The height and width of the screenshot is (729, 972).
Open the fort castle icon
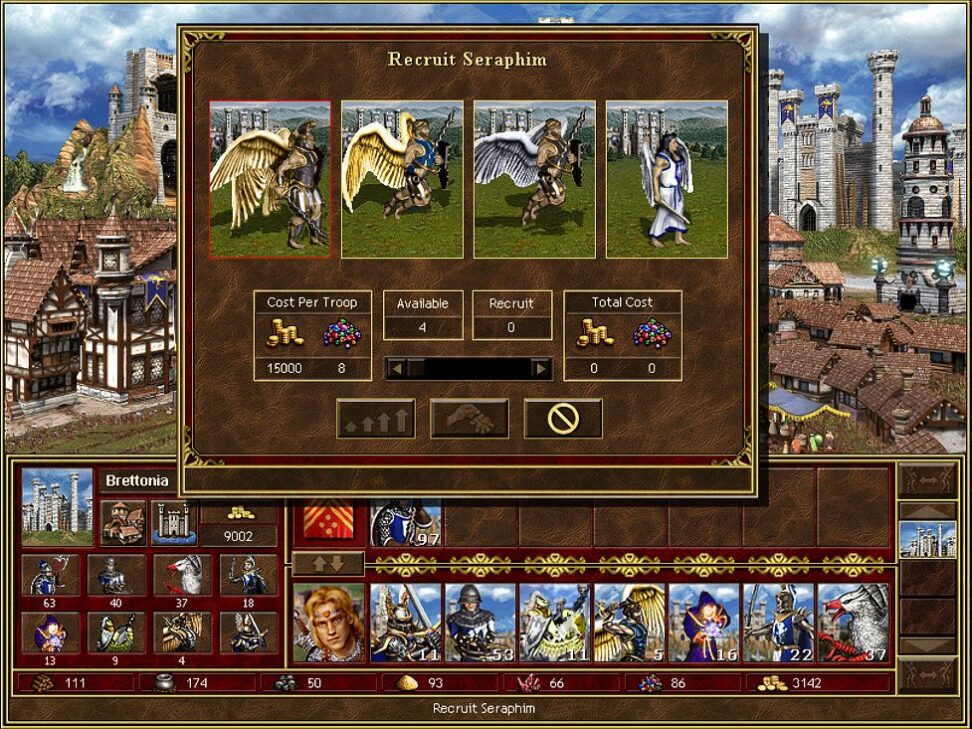click(x=174, y=522)
